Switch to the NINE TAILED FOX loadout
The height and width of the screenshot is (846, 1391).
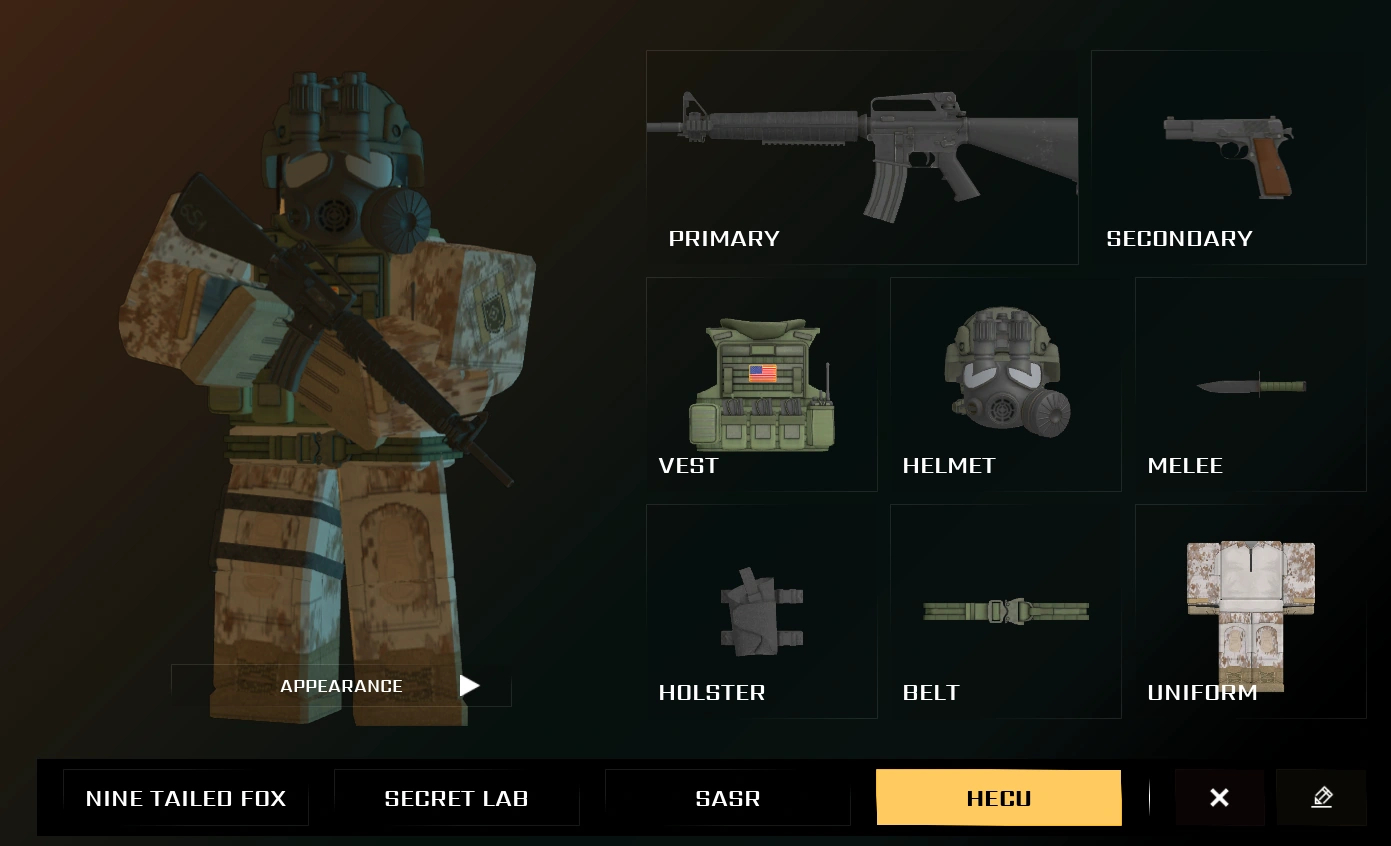[x=186, y=797]
